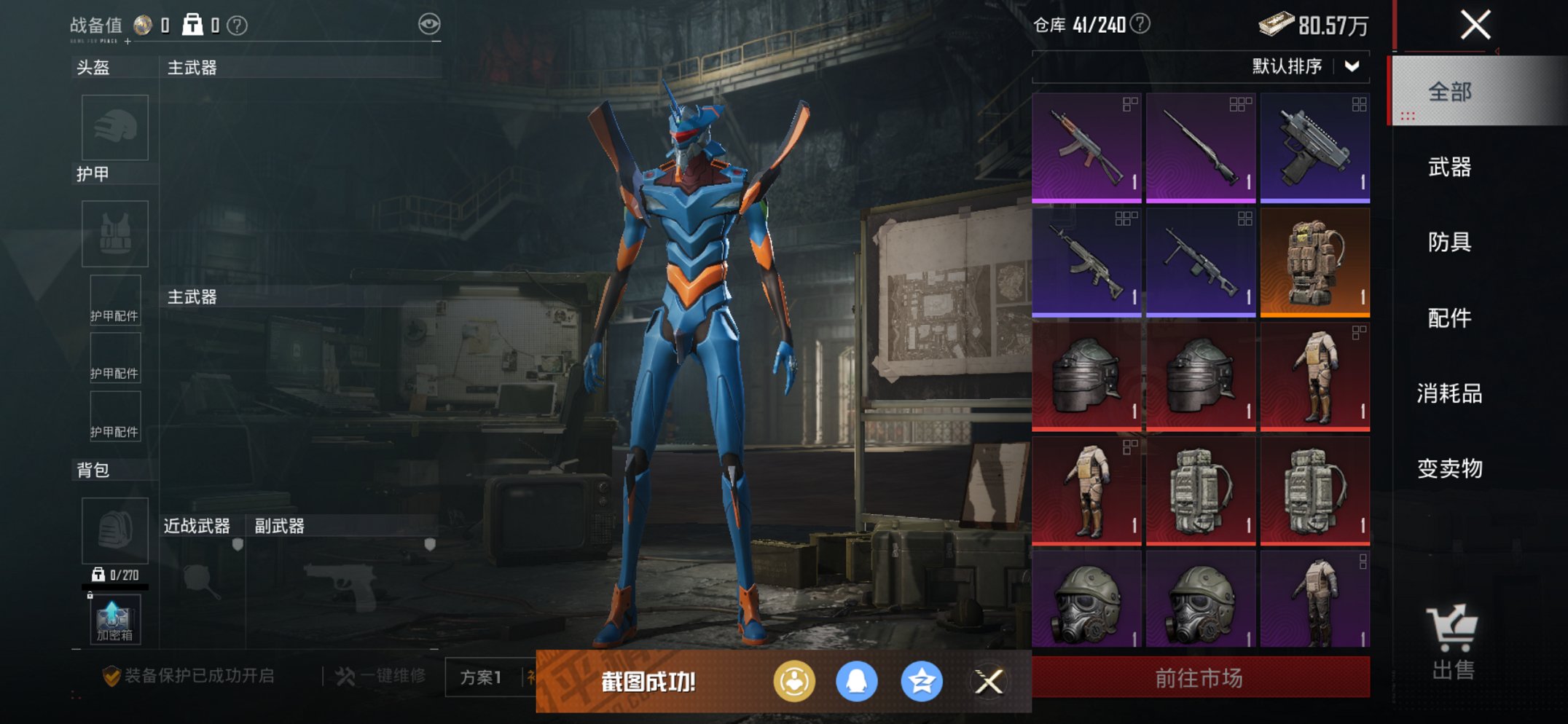Click the 一键维修 repair all button
Image resolution: width=1568 pixels, height=724 pixels.
coord(381,676)
